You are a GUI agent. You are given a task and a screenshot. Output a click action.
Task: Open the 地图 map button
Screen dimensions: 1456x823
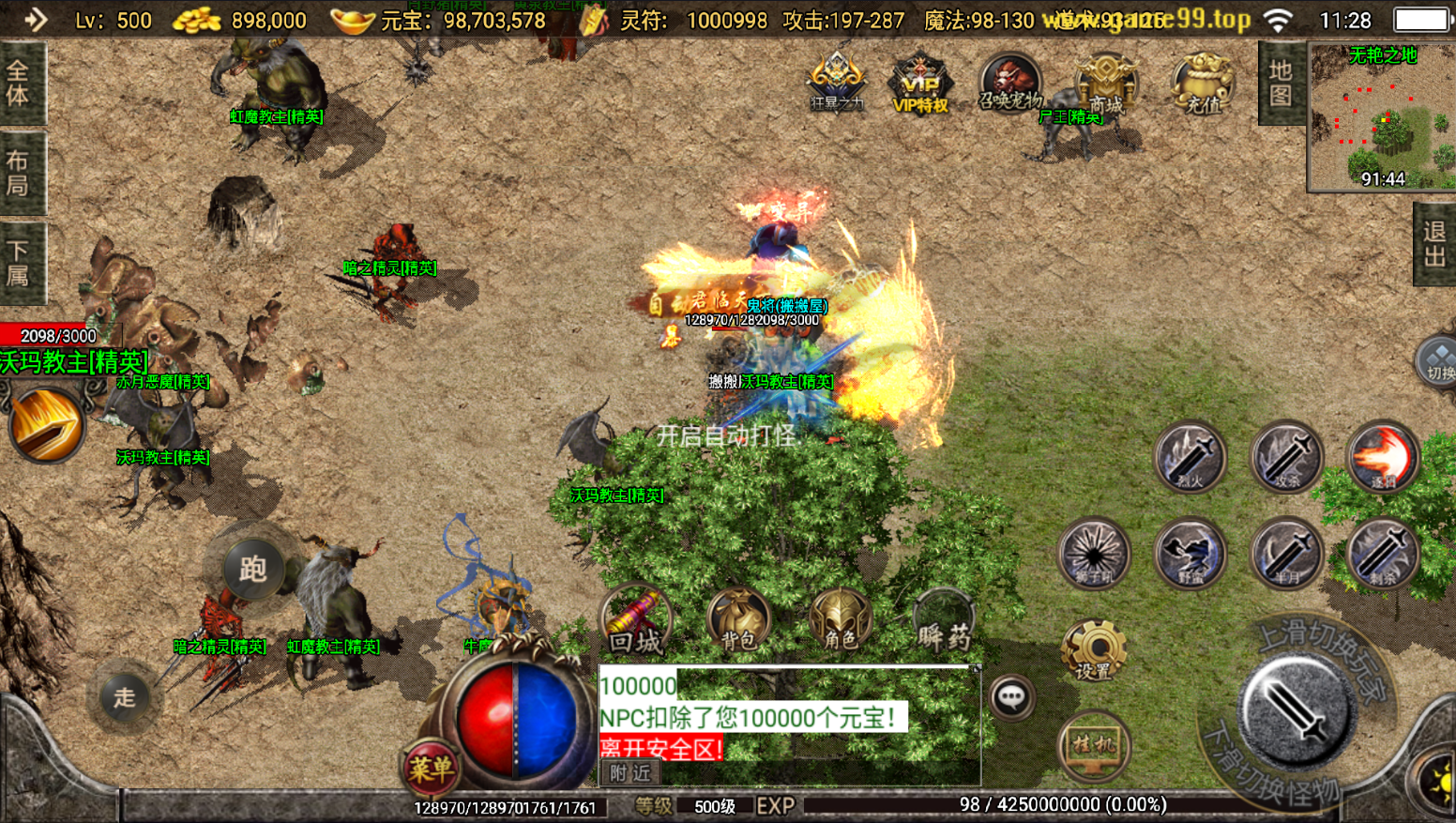click(x=1281, y=83)
